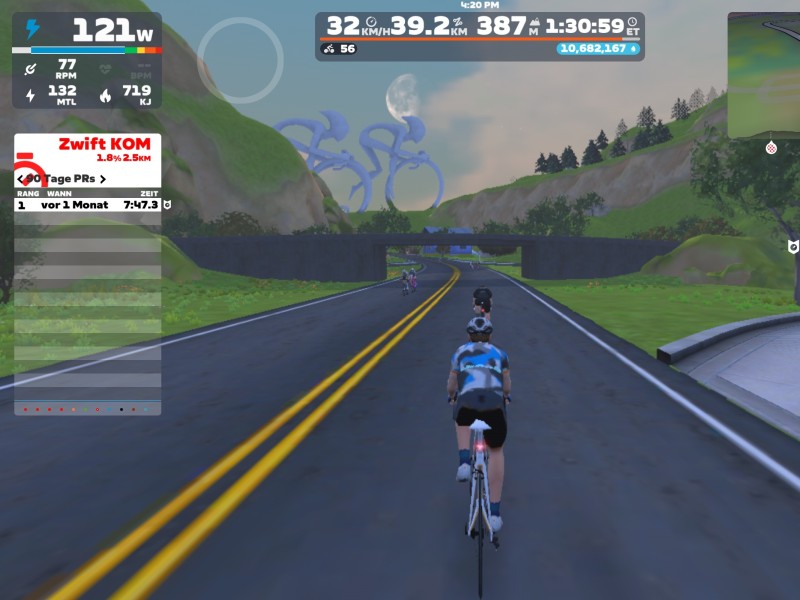
Task: Click the checkered segment marker below the minimap
Action: pyautogui.click(x=771, y=148)
